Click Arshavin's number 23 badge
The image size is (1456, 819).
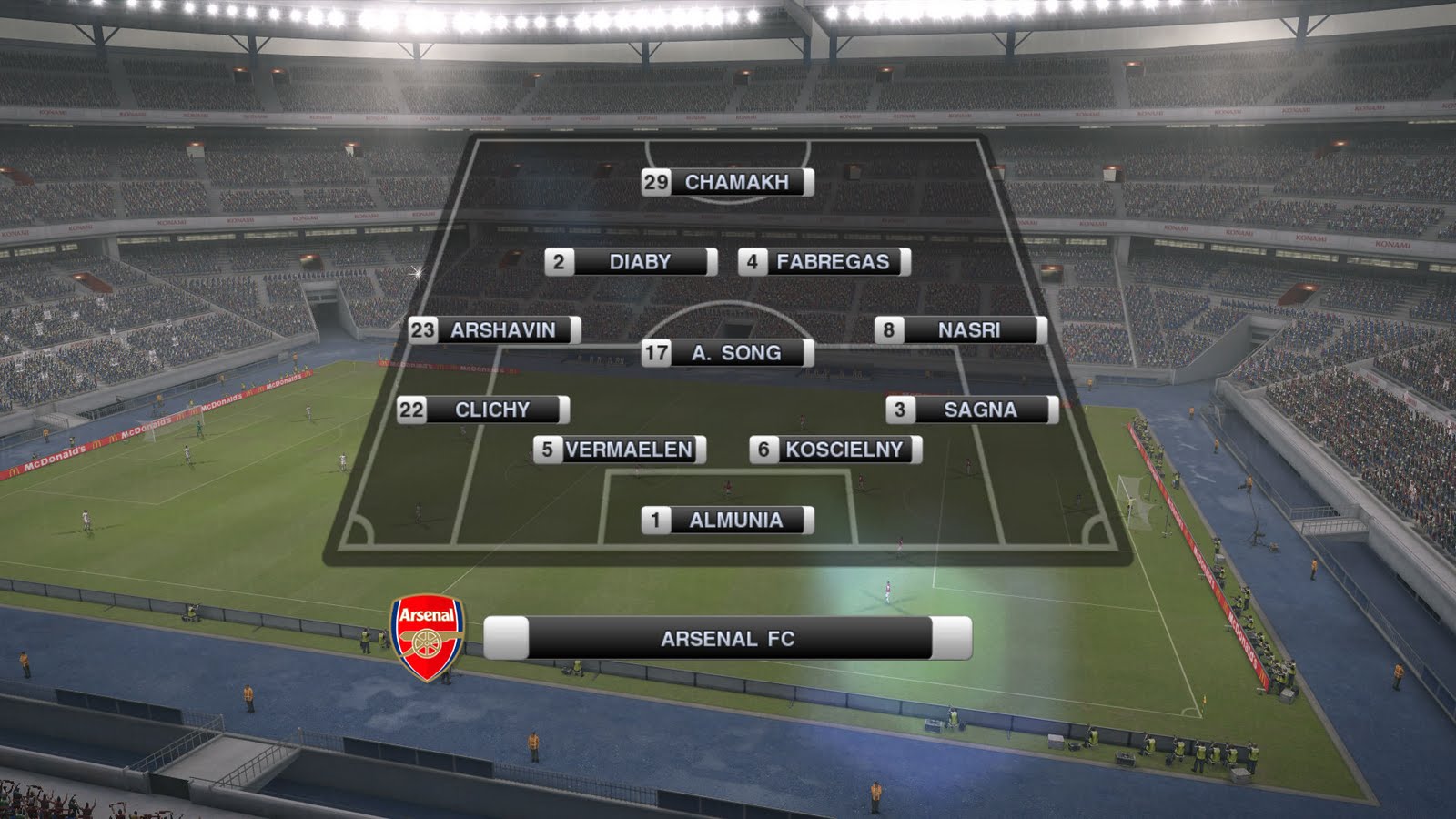coord(425,331)
